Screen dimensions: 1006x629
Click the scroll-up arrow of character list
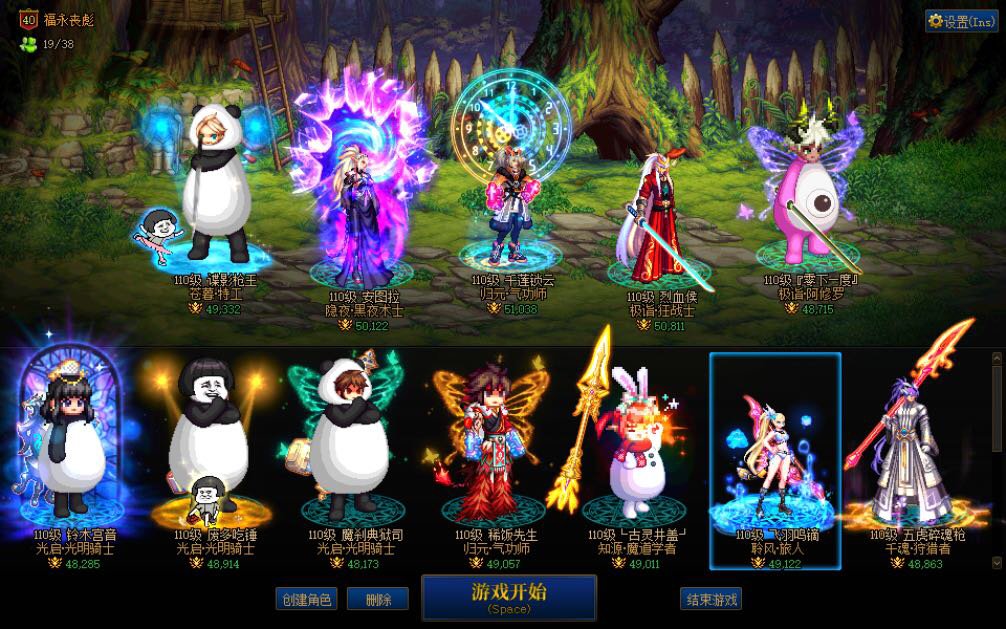[996, 356]
